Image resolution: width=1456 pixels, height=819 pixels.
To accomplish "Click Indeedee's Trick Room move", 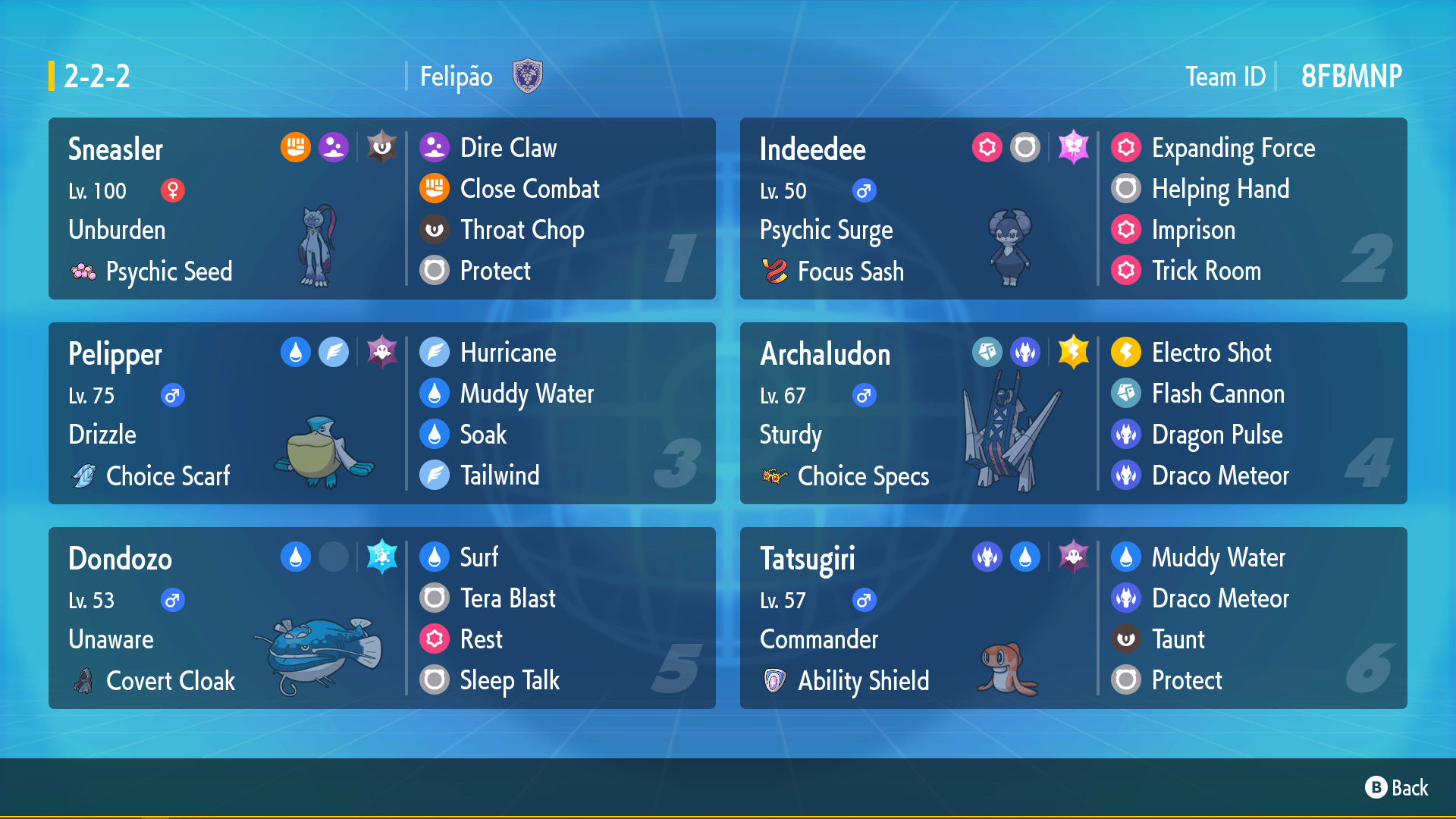I will 1206,271.
